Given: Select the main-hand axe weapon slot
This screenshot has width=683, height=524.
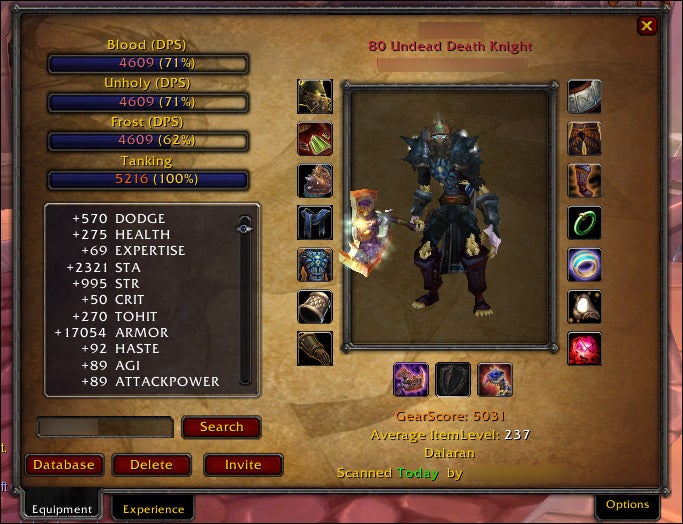Looking at the screenshot, I should (x=410, y=380).
